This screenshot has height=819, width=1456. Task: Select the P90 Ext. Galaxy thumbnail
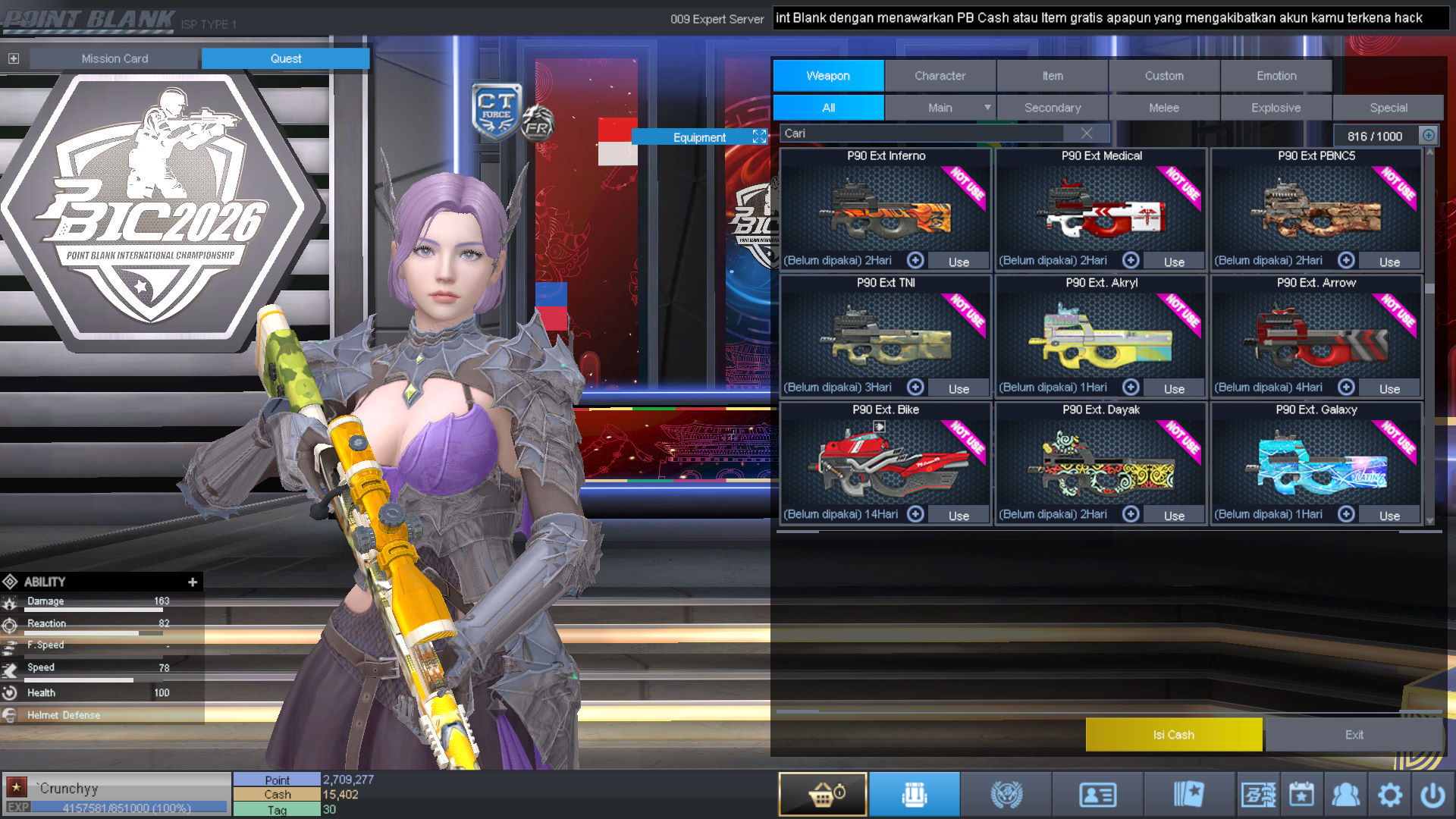(1316, 463)
